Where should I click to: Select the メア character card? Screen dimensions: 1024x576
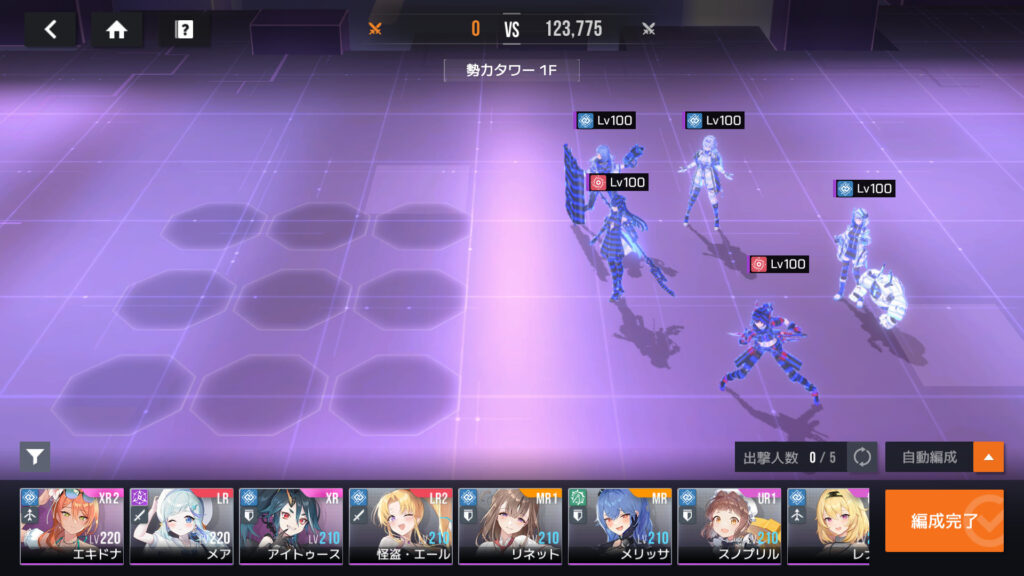pyautogui.click(x=181, y=526)
